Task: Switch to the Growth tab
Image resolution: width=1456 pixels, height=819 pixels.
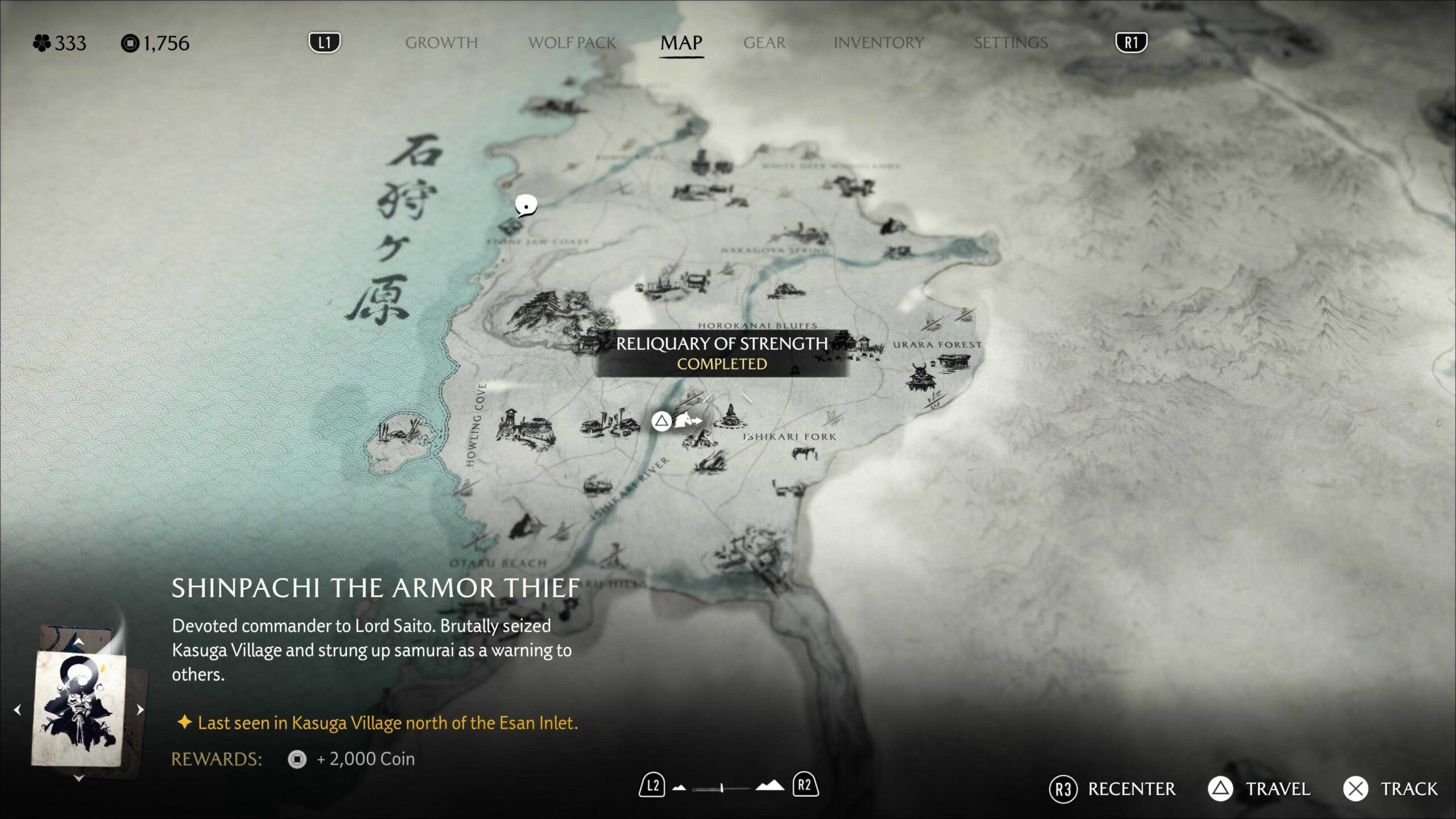Action: coord(441,43)
